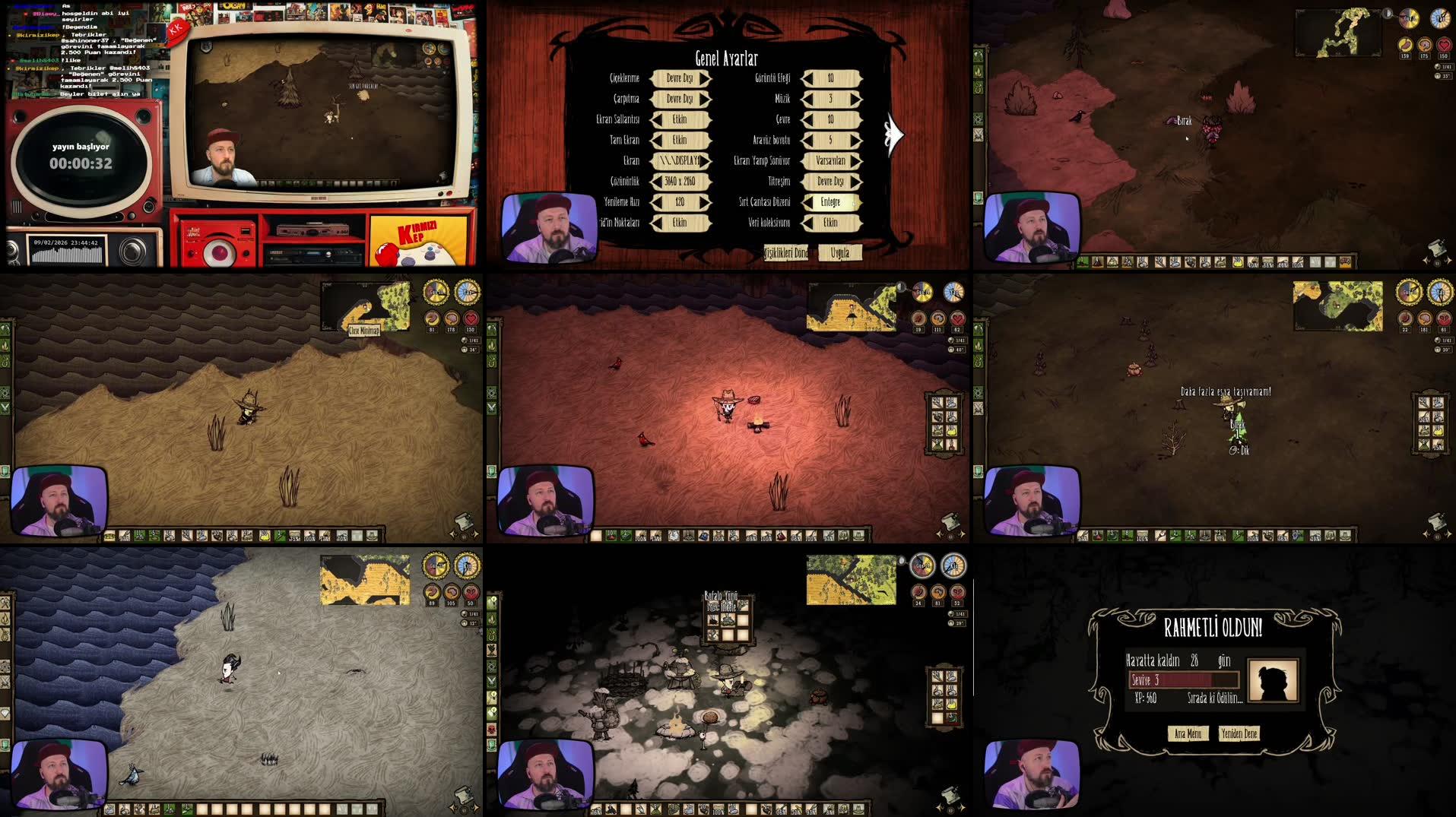Click the Seviye 3 XP progress bar
The image size is (1456, 817).
pos(1183,681)
